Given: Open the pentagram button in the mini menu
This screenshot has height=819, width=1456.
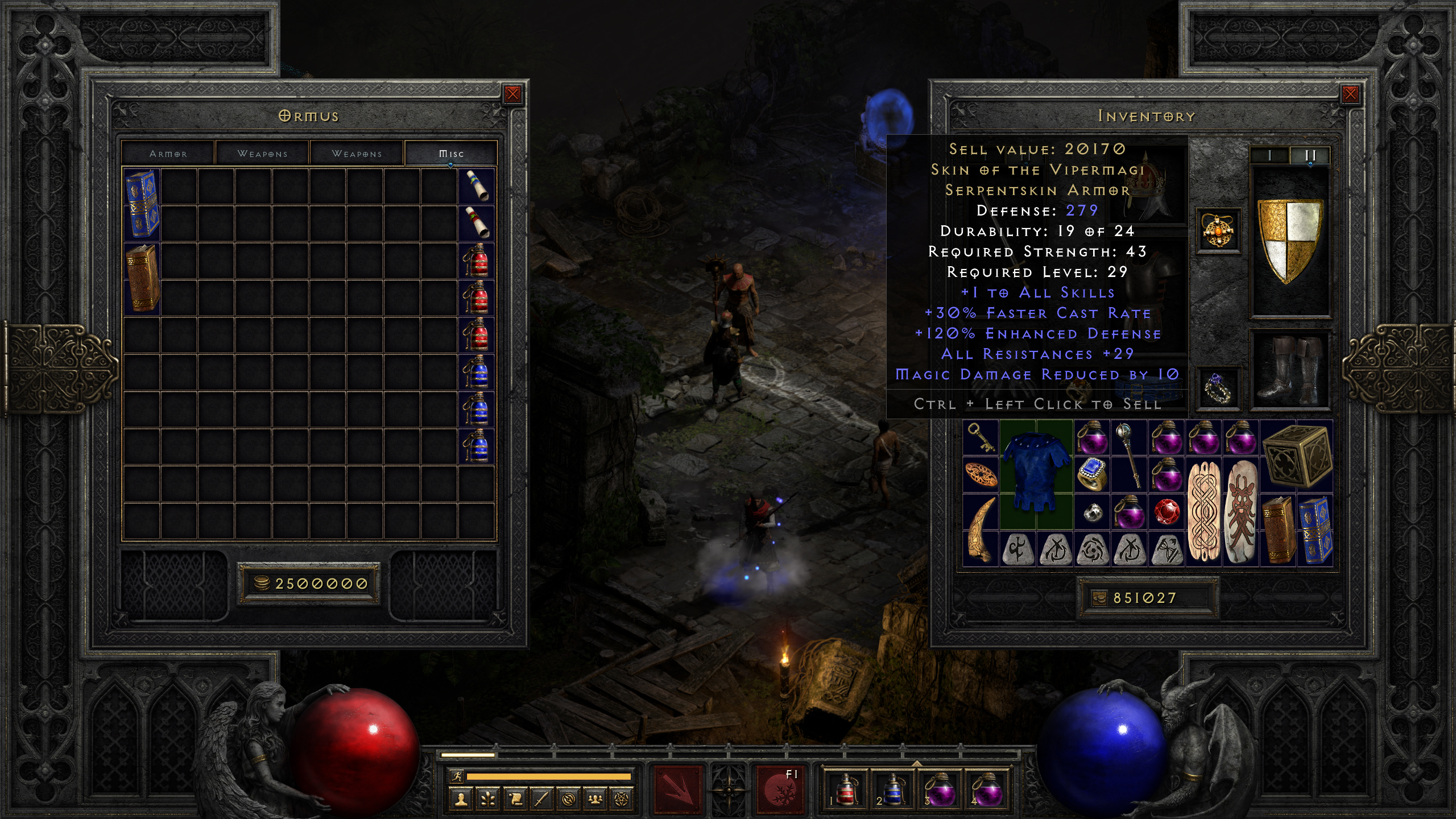Looking at the screenshot, I should click(x=622, y=800).
